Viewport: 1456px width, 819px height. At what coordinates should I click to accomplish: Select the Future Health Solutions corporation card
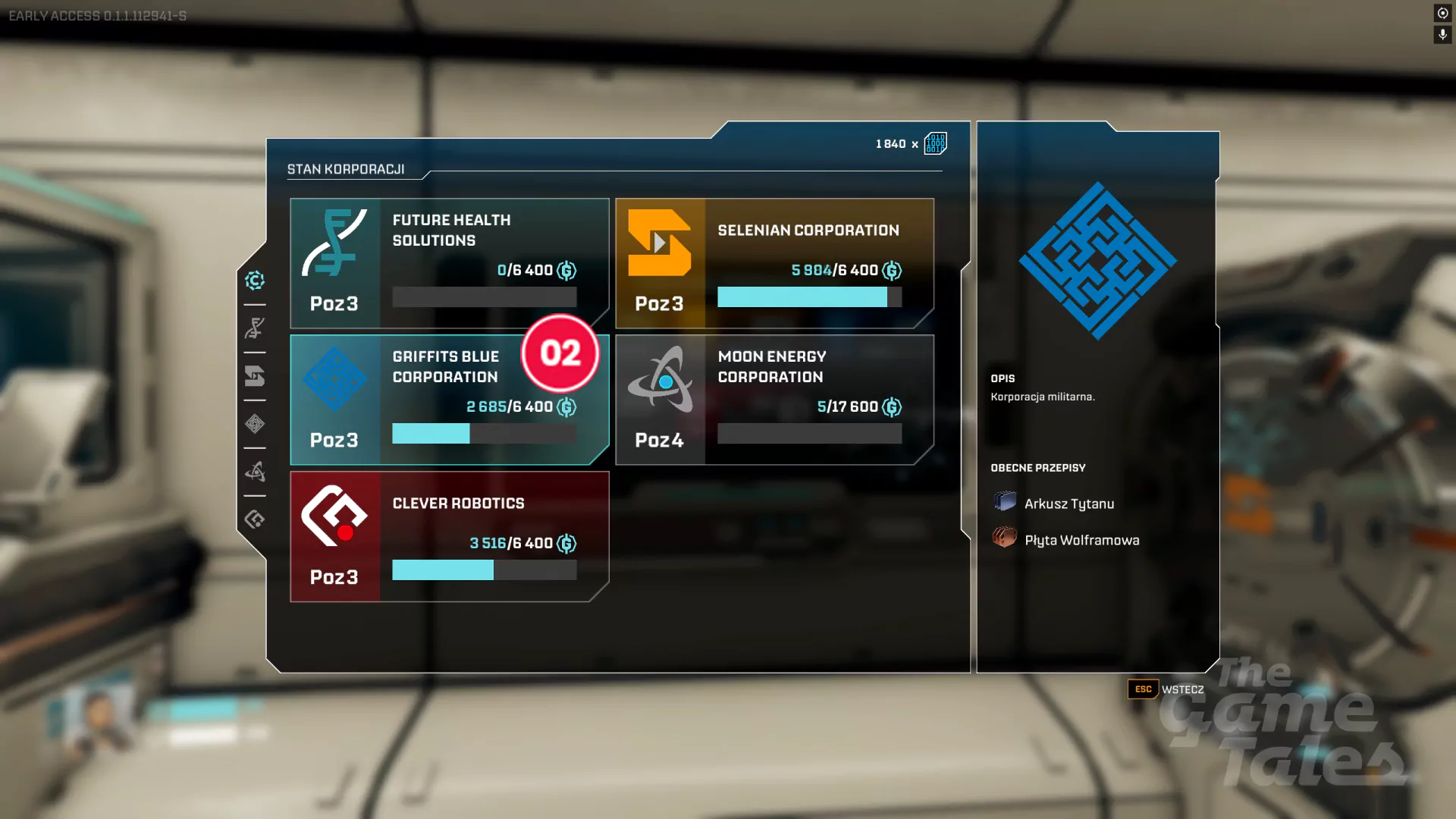(449, 263)
